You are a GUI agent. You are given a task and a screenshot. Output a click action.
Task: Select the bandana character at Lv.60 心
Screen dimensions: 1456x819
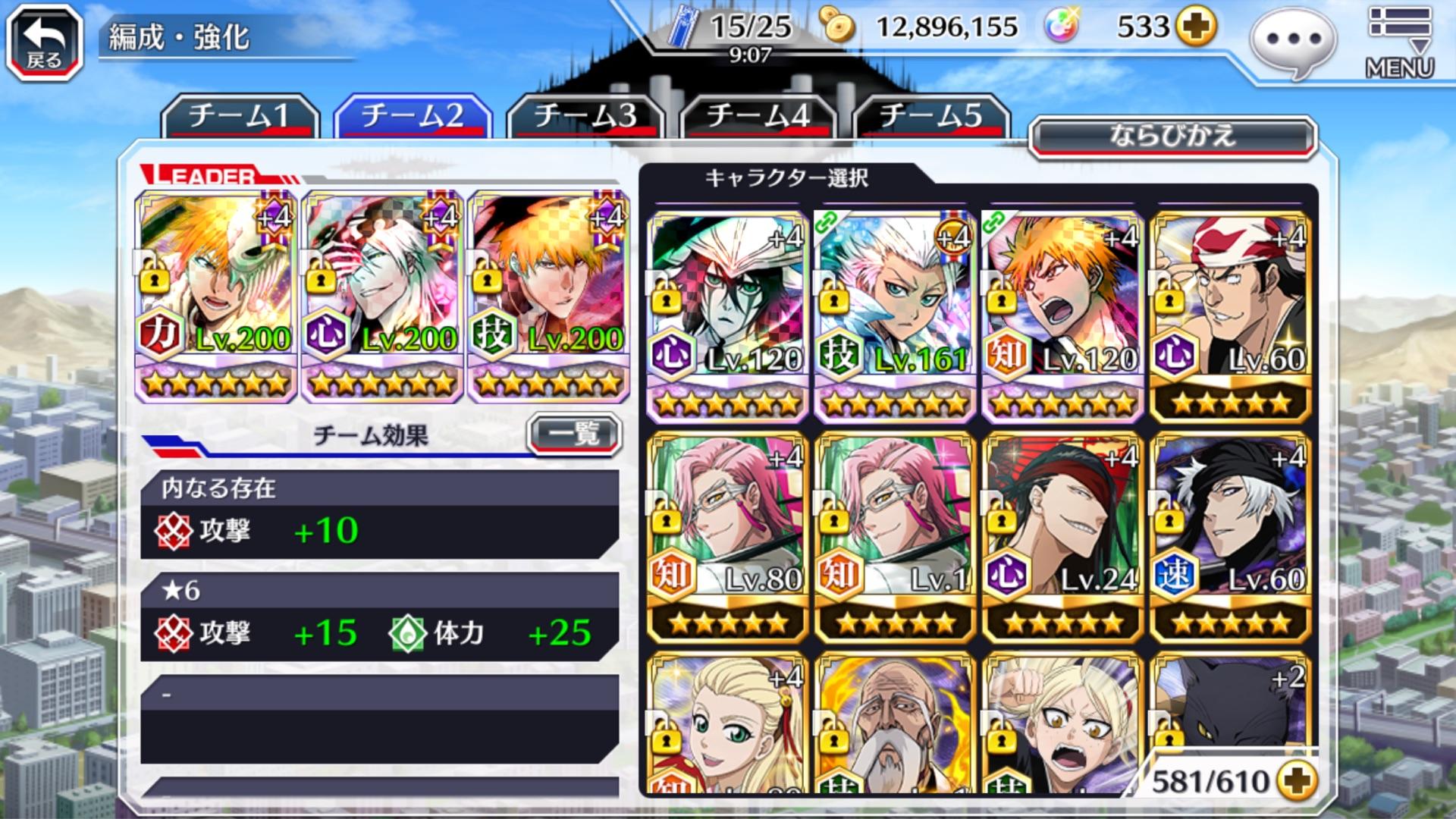coord(1231,315)
